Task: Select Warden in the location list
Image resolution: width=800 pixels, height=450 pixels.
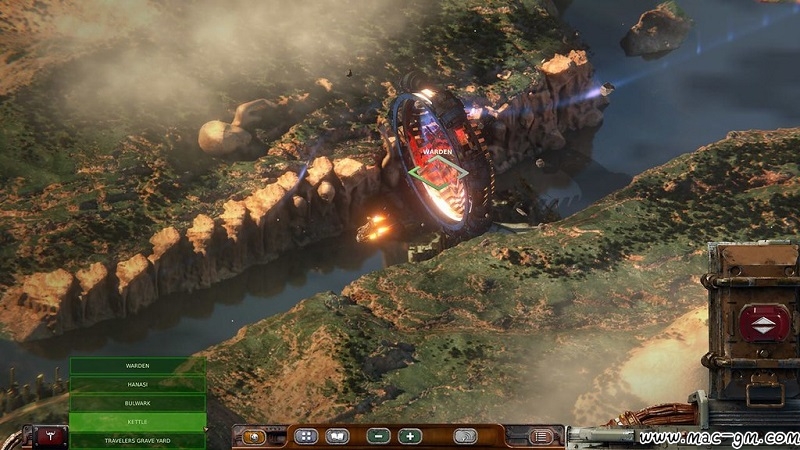Action: [x=137, y=366]
